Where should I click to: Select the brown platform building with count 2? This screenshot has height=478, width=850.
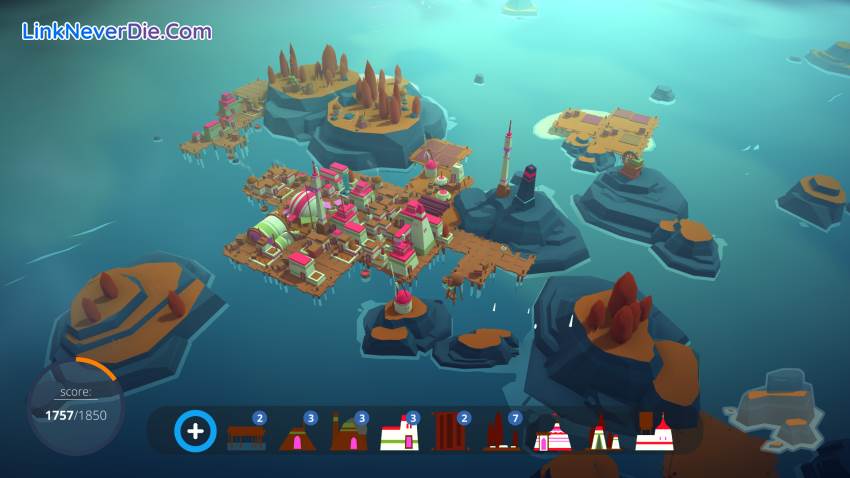point(246,435)
